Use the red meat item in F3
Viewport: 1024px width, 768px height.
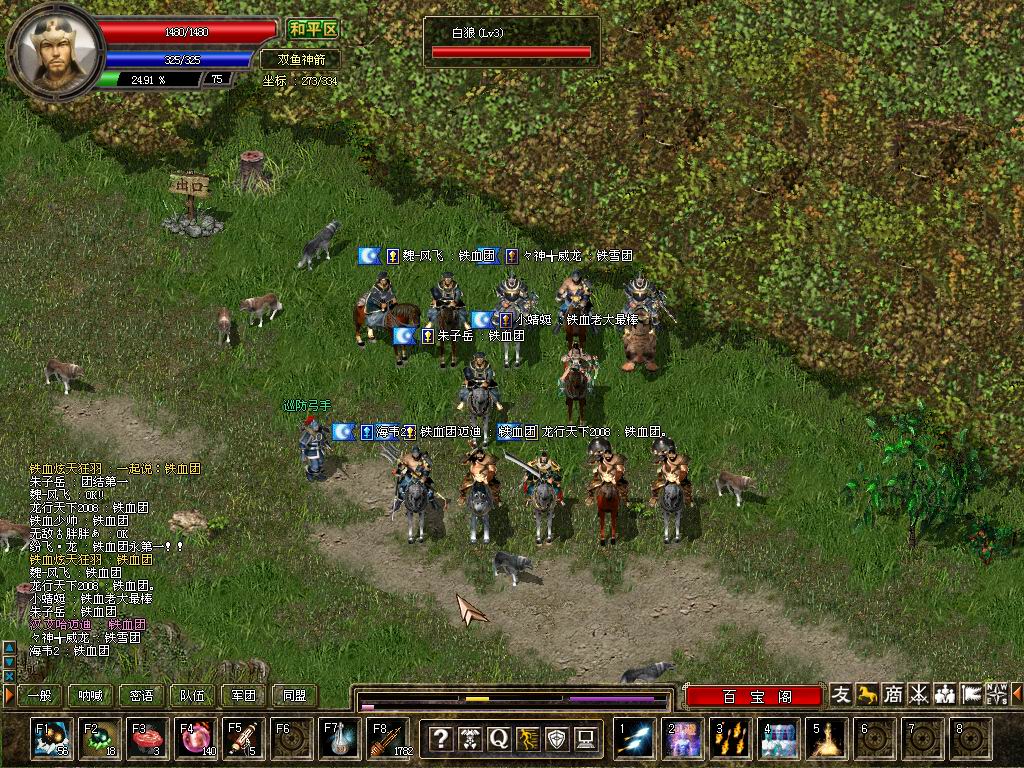147,739
